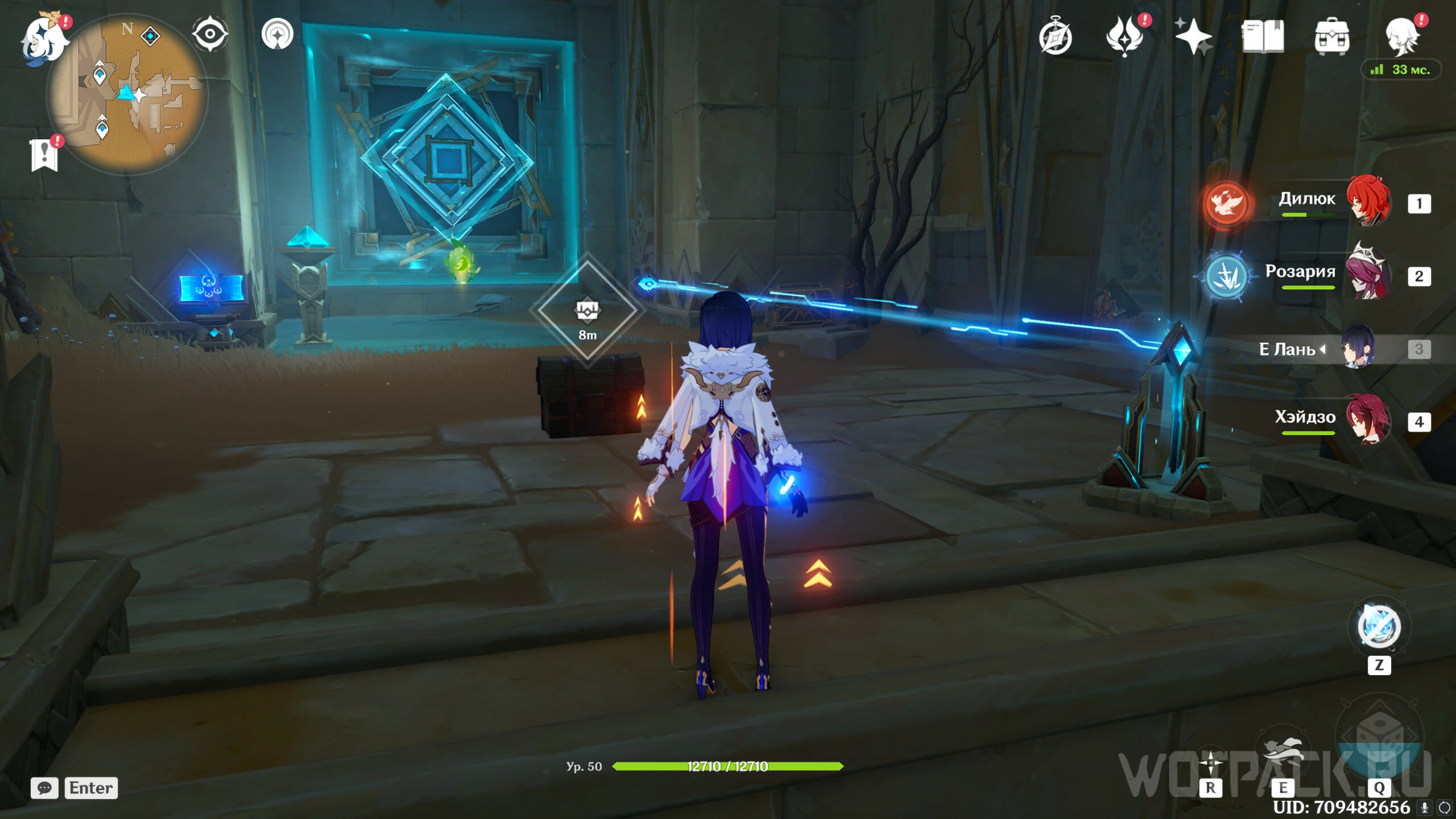This screenshot has height=819, width=1456.
Task: Open the backpack inventory
Action: point(1331,36)
